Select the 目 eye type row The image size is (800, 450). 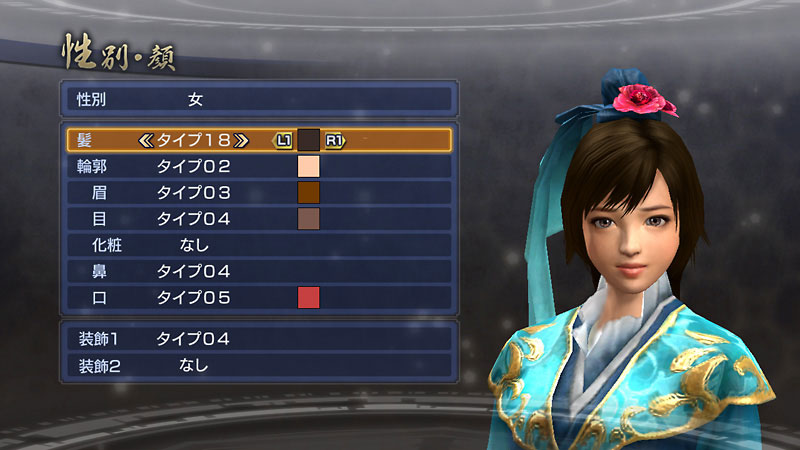tap(260, 218)
